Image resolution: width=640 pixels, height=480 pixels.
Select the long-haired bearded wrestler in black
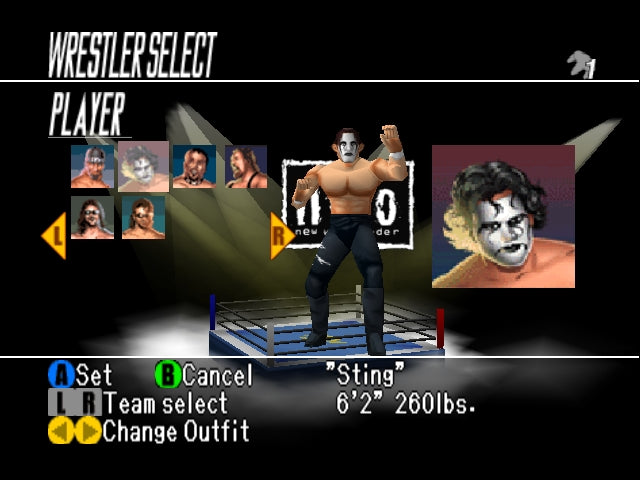tap(245, 166)
